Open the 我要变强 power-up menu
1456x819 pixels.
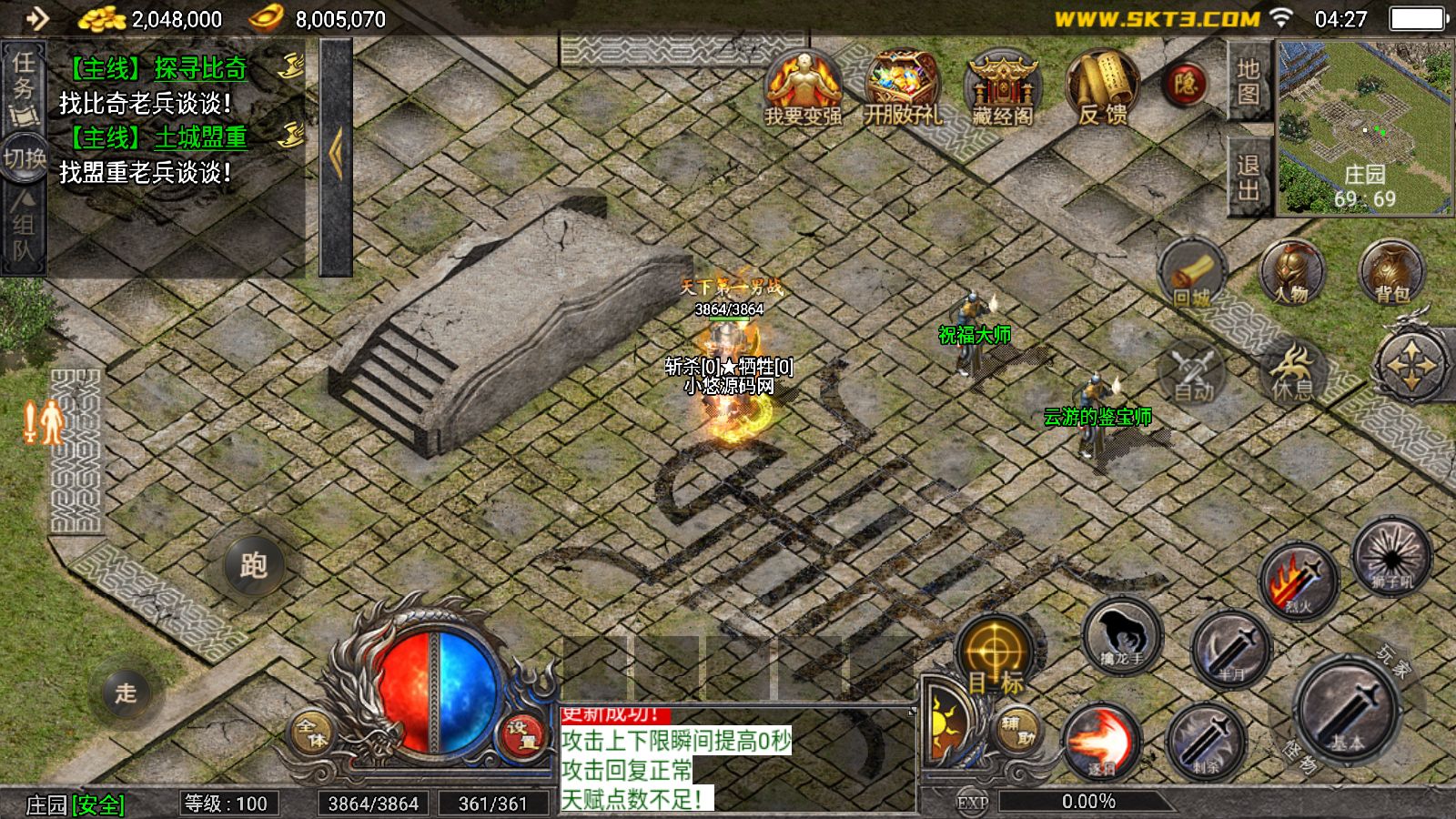point(802,86)
